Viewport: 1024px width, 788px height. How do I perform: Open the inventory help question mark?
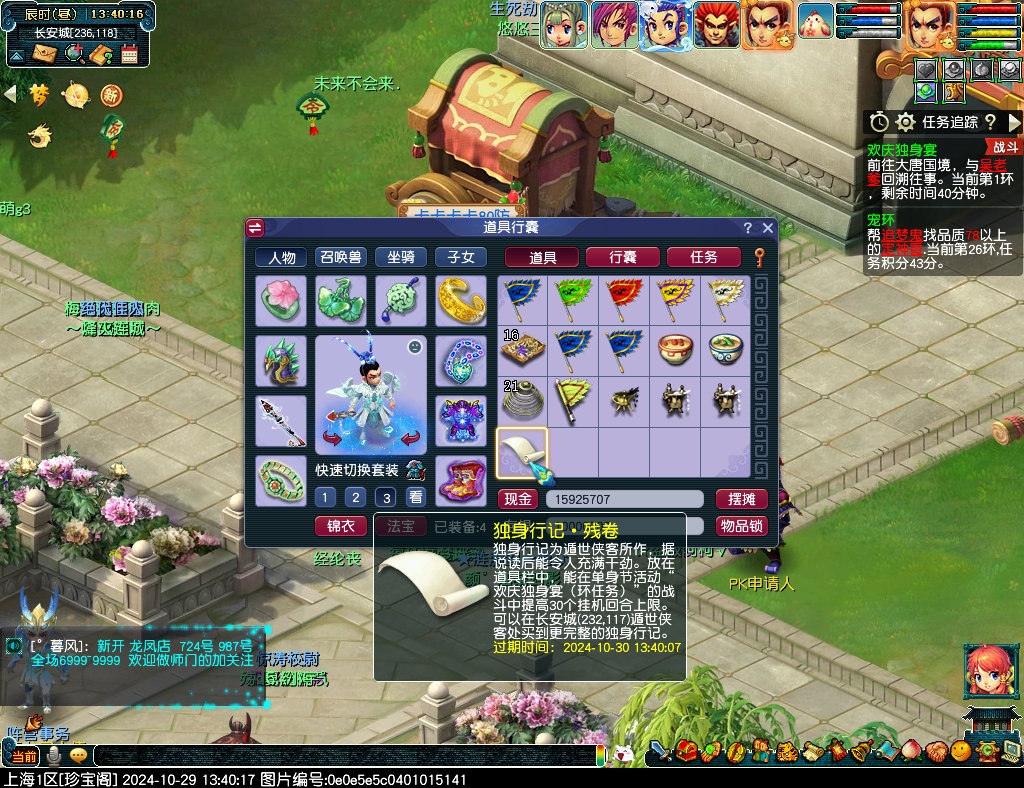coord(747,228)
